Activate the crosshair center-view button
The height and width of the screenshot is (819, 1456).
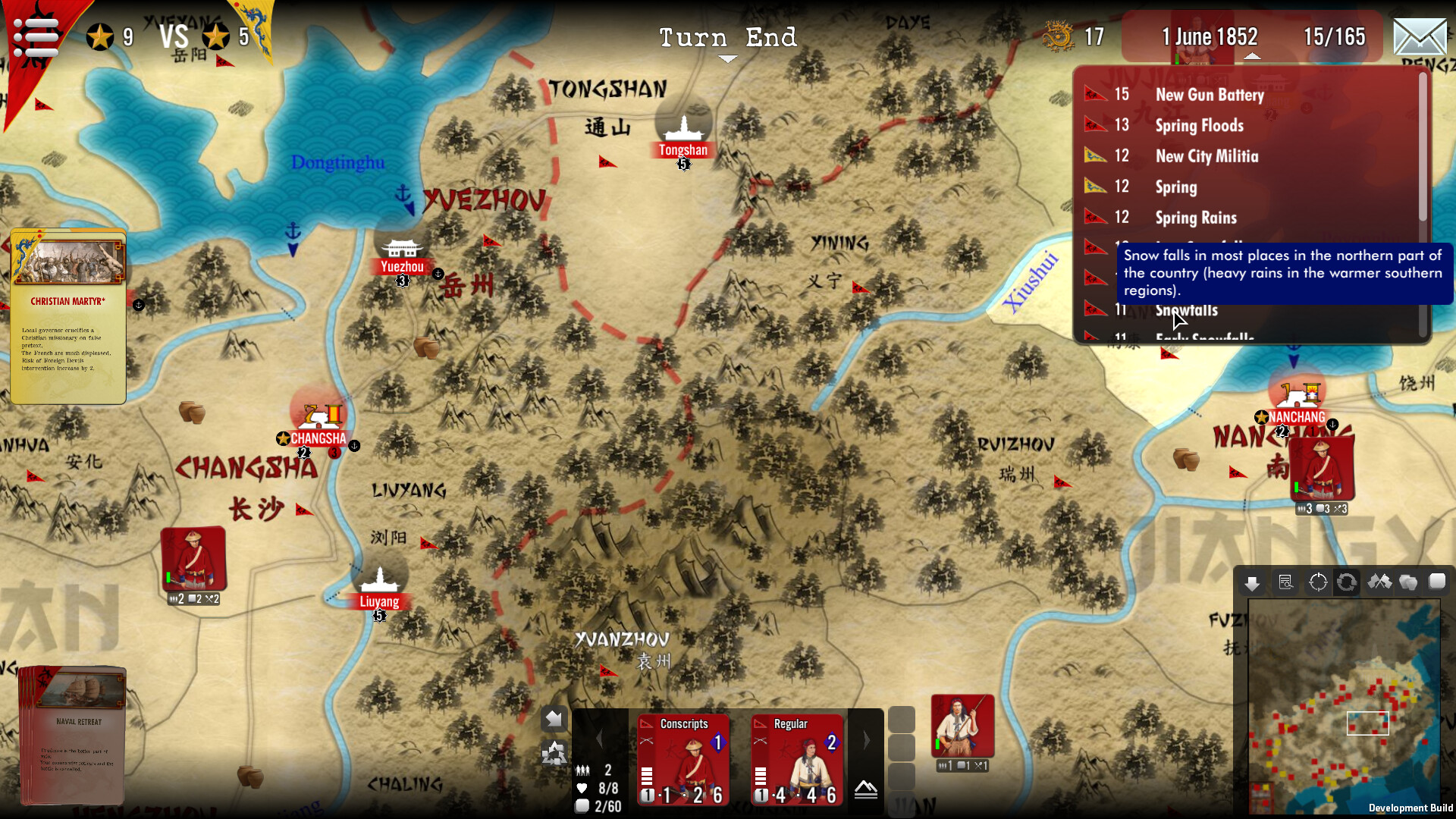1318,582
